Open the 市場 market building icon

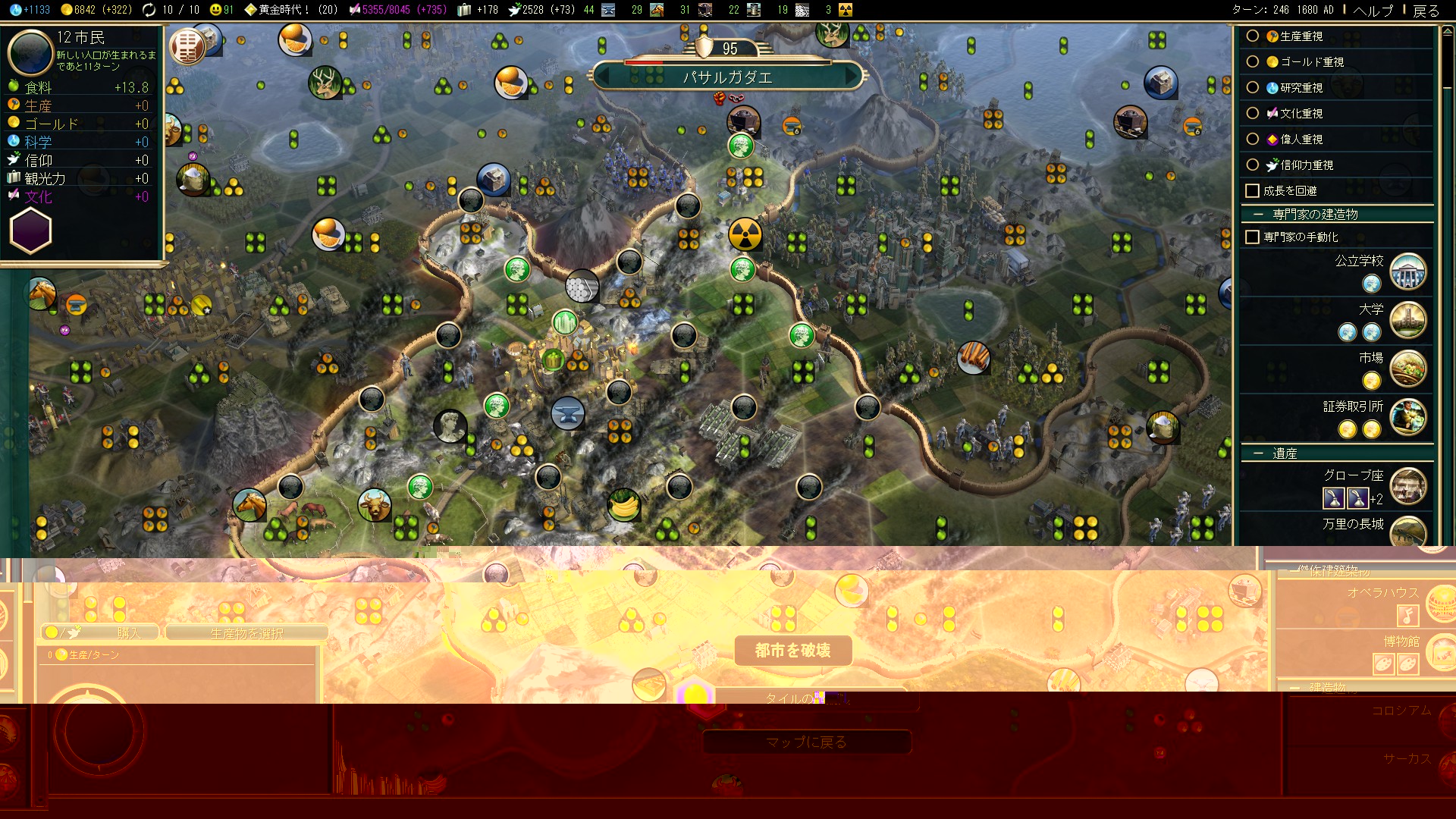pos(1408,369)
